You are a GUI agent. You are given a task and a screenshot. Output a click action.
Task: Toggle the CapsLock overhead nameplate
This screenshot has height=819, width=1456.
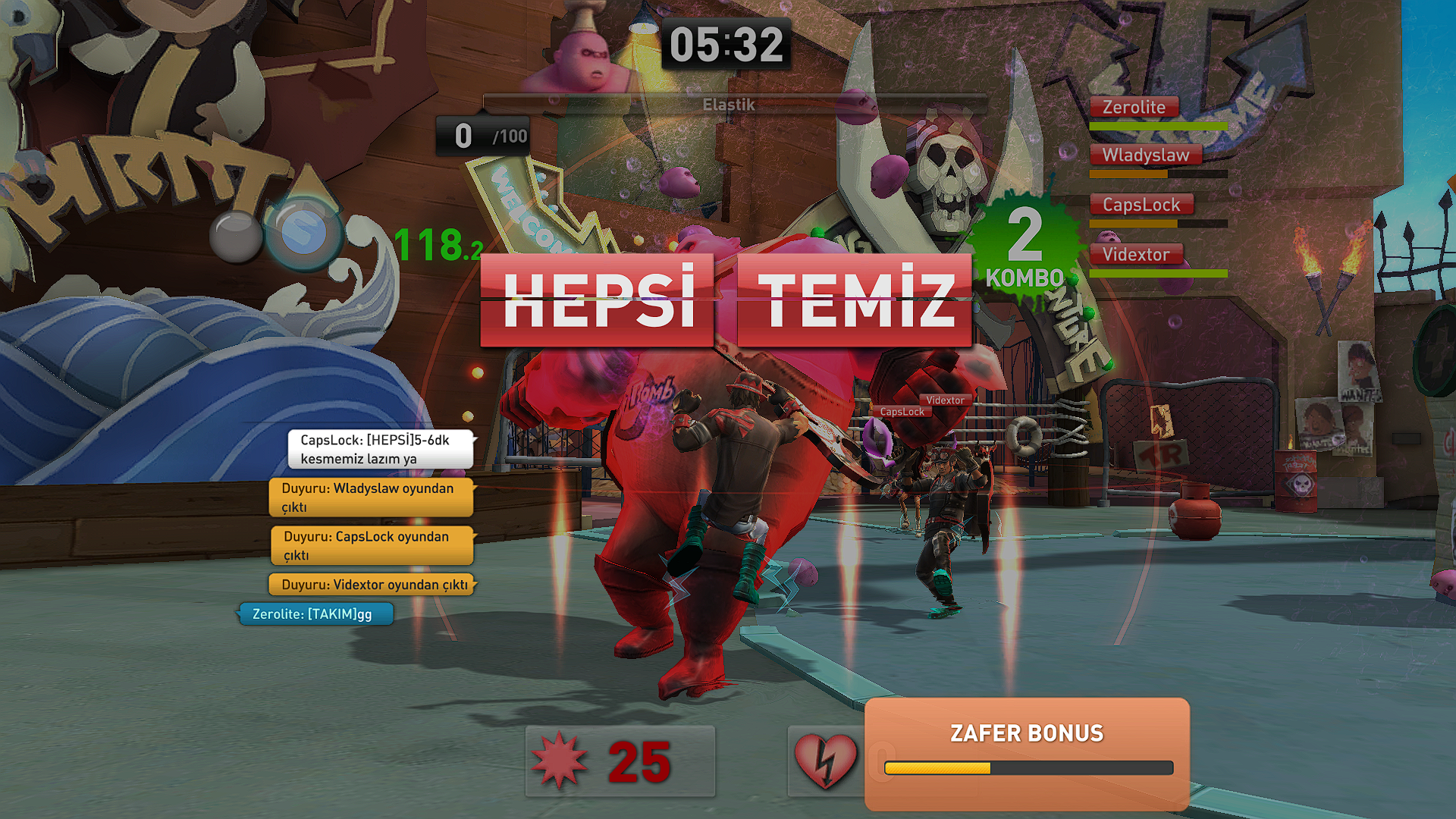coord(901,412)
